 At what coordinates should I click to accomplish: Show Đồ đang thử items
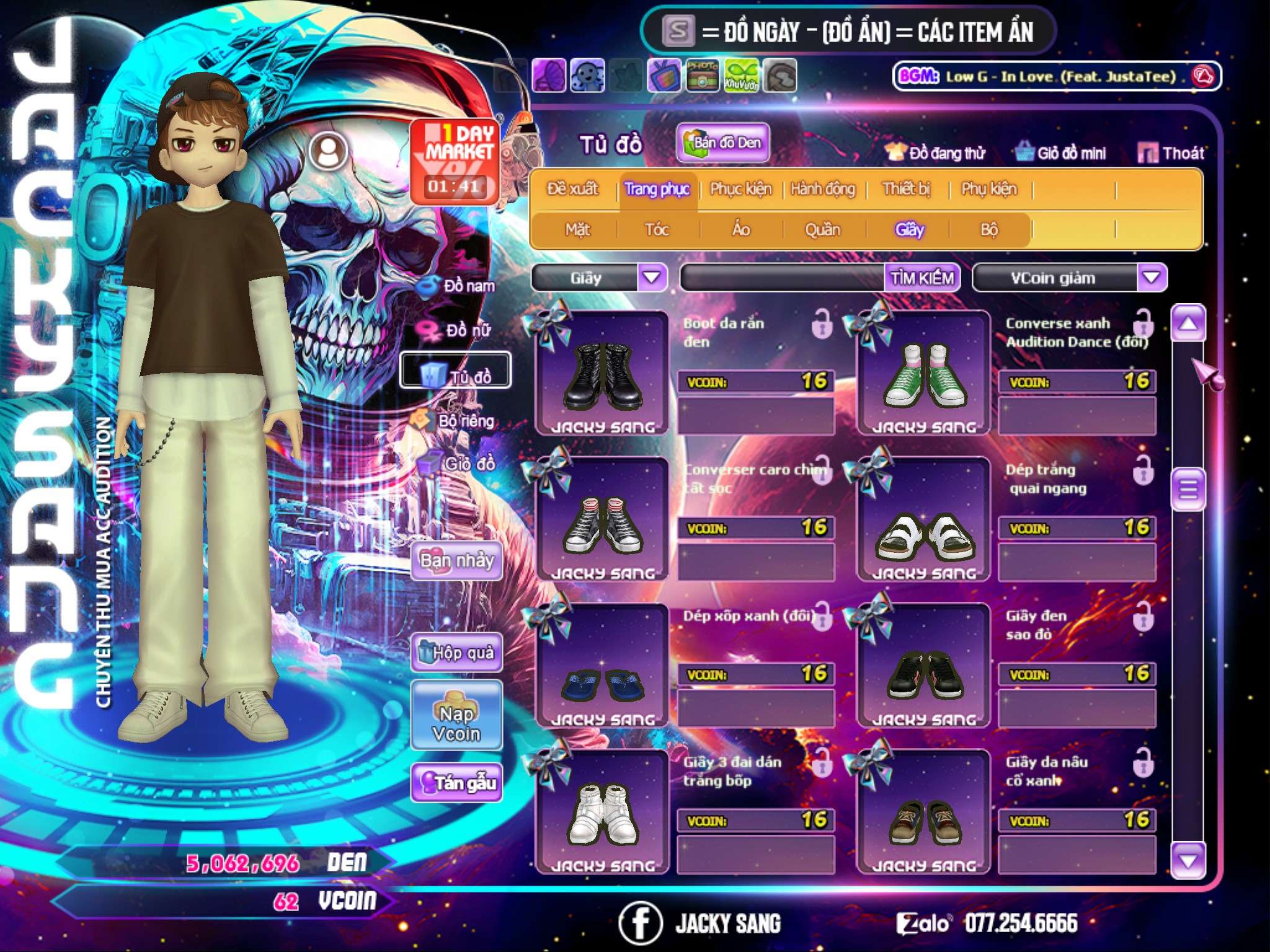(x=936, y=152)
